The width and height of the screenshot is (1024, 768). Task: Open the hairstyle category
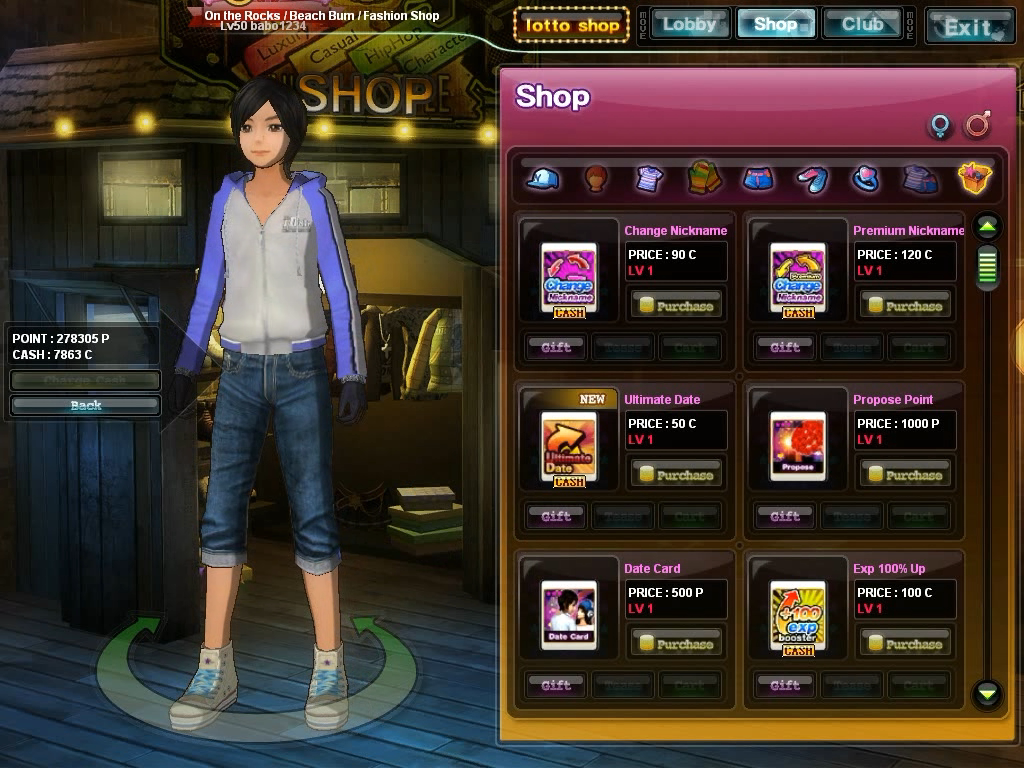pyautogui.click(x=596, y=179)
